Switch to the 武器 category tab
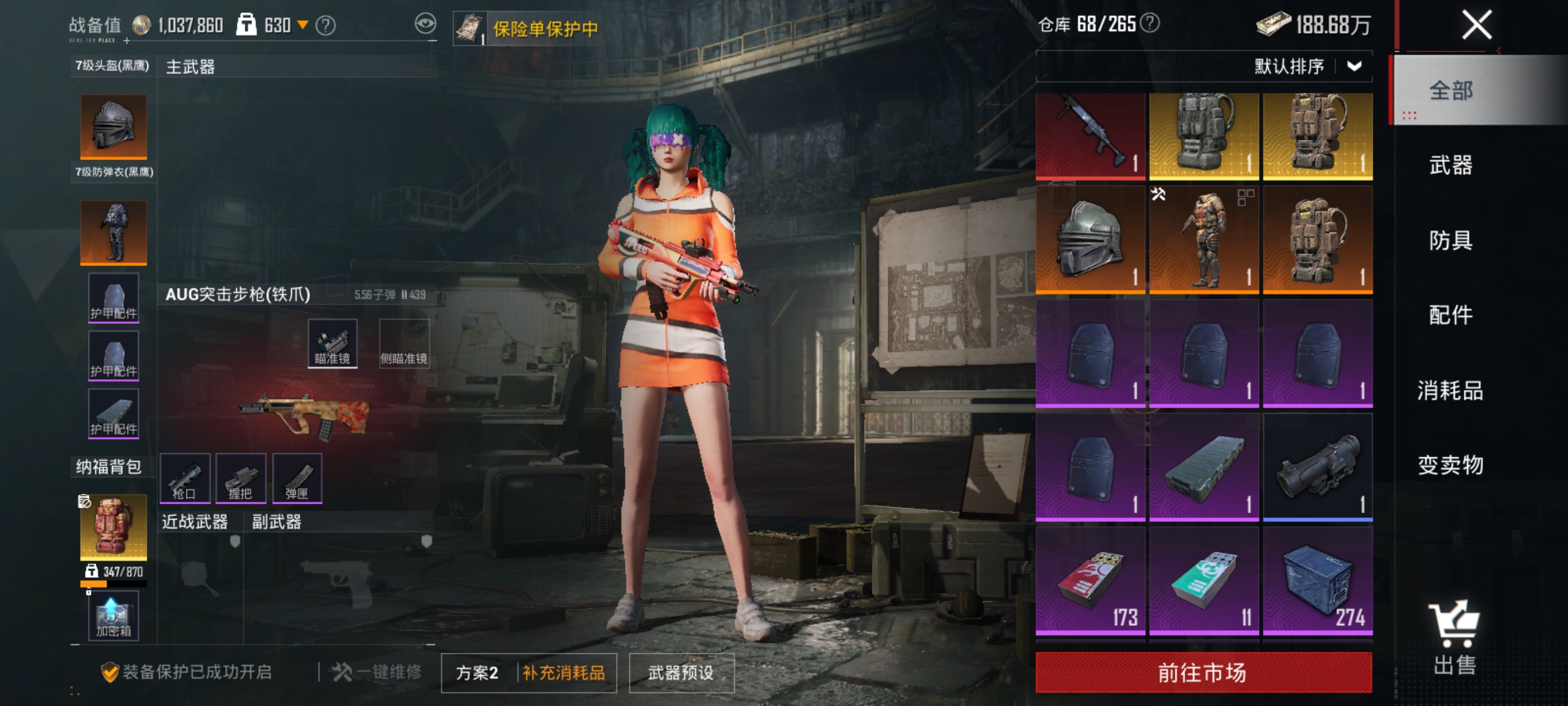 (1450, 165)
